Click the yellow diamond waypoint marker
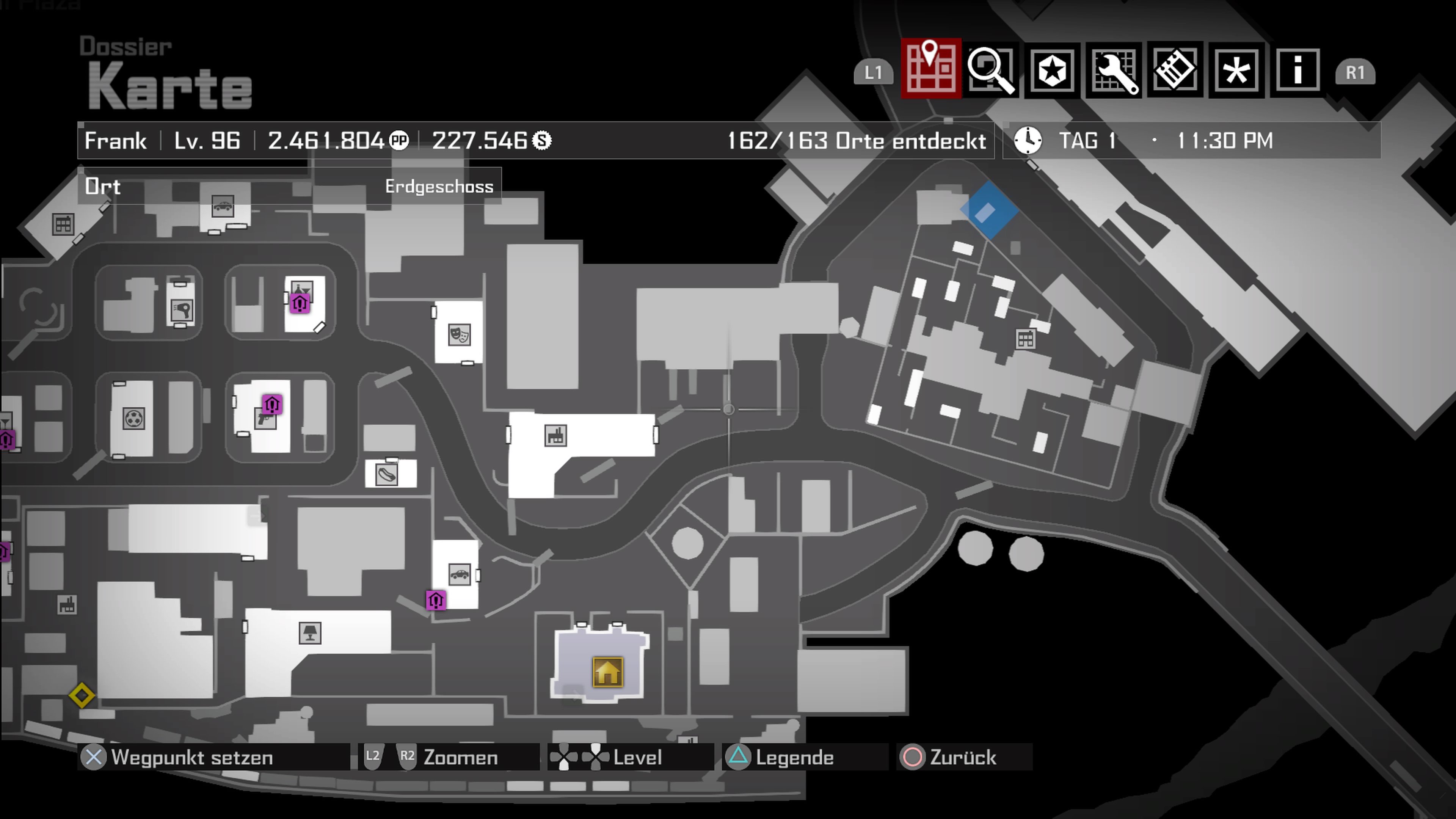The height and width of the screenshot is (819, 1456). [82, 695]
